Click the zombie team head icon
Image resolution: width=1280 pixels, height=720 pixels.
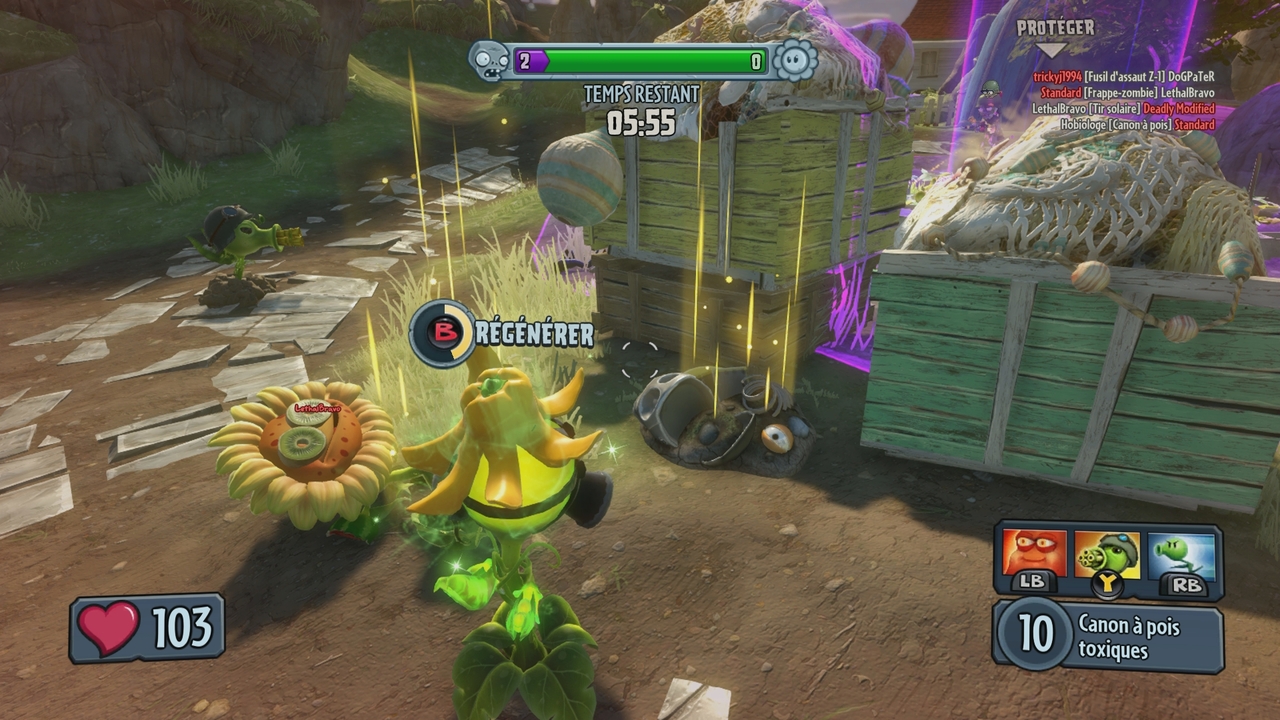pyautogui.click(x=490, y=61)
